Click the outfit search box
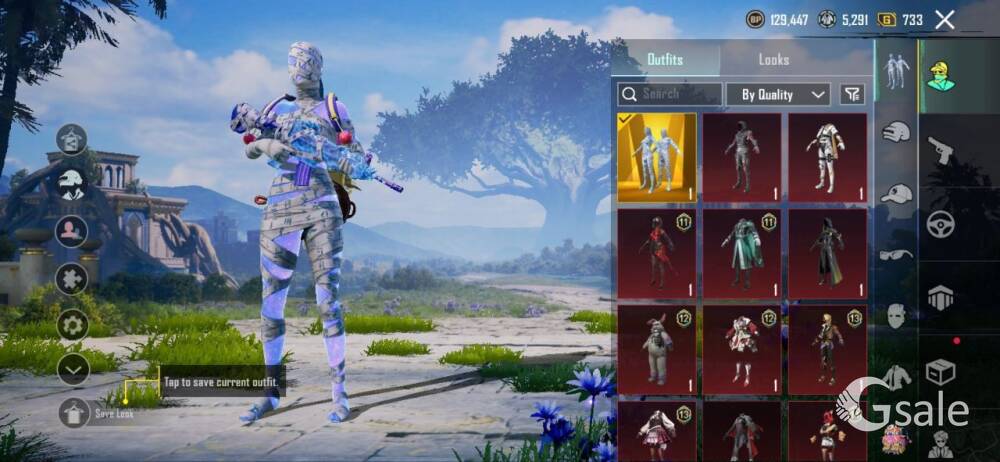This screenshot has height=462, width=1000. pos(669,94)
